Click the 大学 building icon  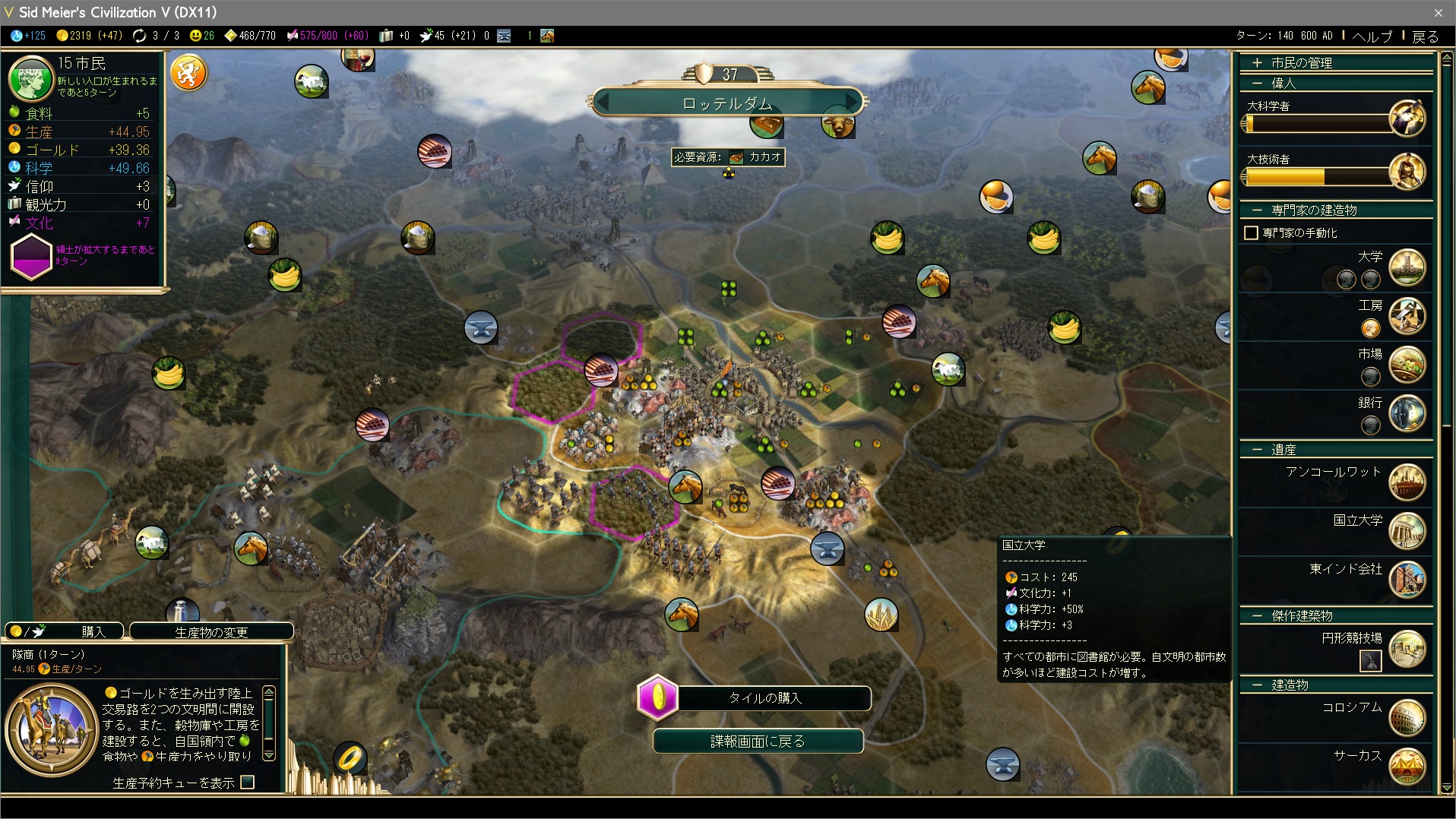[x=1407, y=267]
